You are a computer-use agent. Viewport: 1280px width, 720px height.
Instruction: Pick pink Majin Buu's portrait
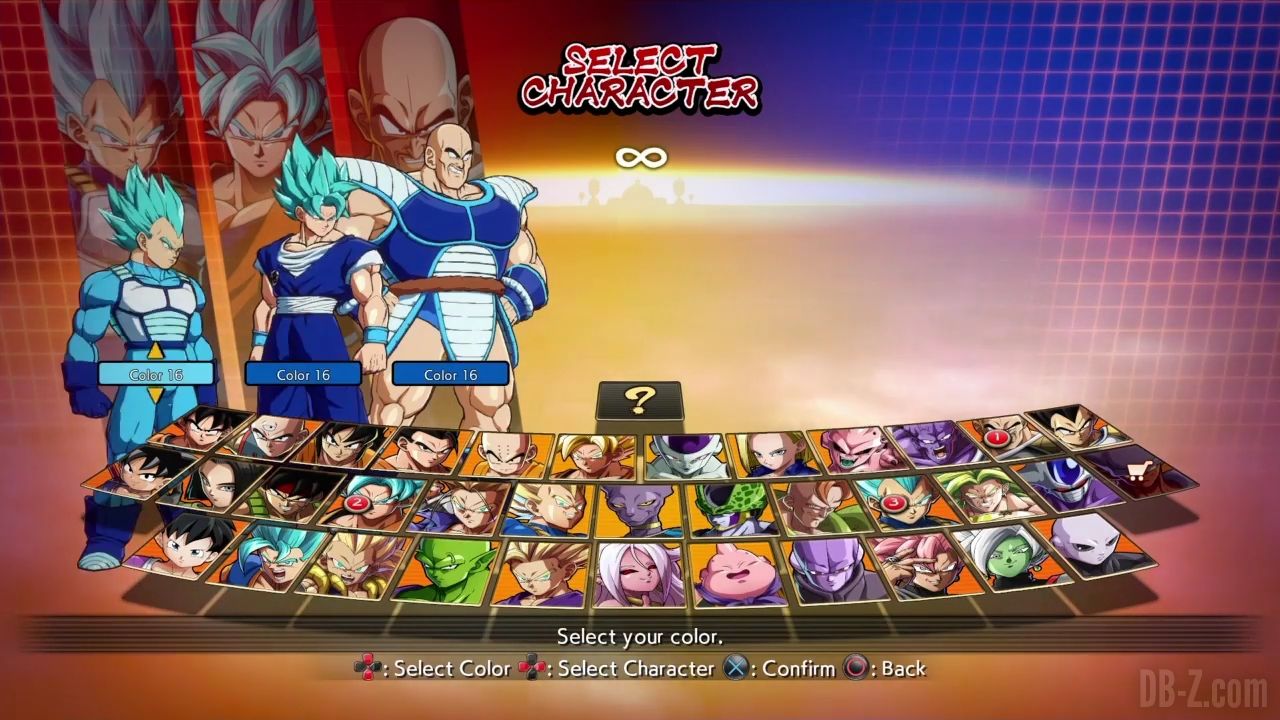(733, 574)
